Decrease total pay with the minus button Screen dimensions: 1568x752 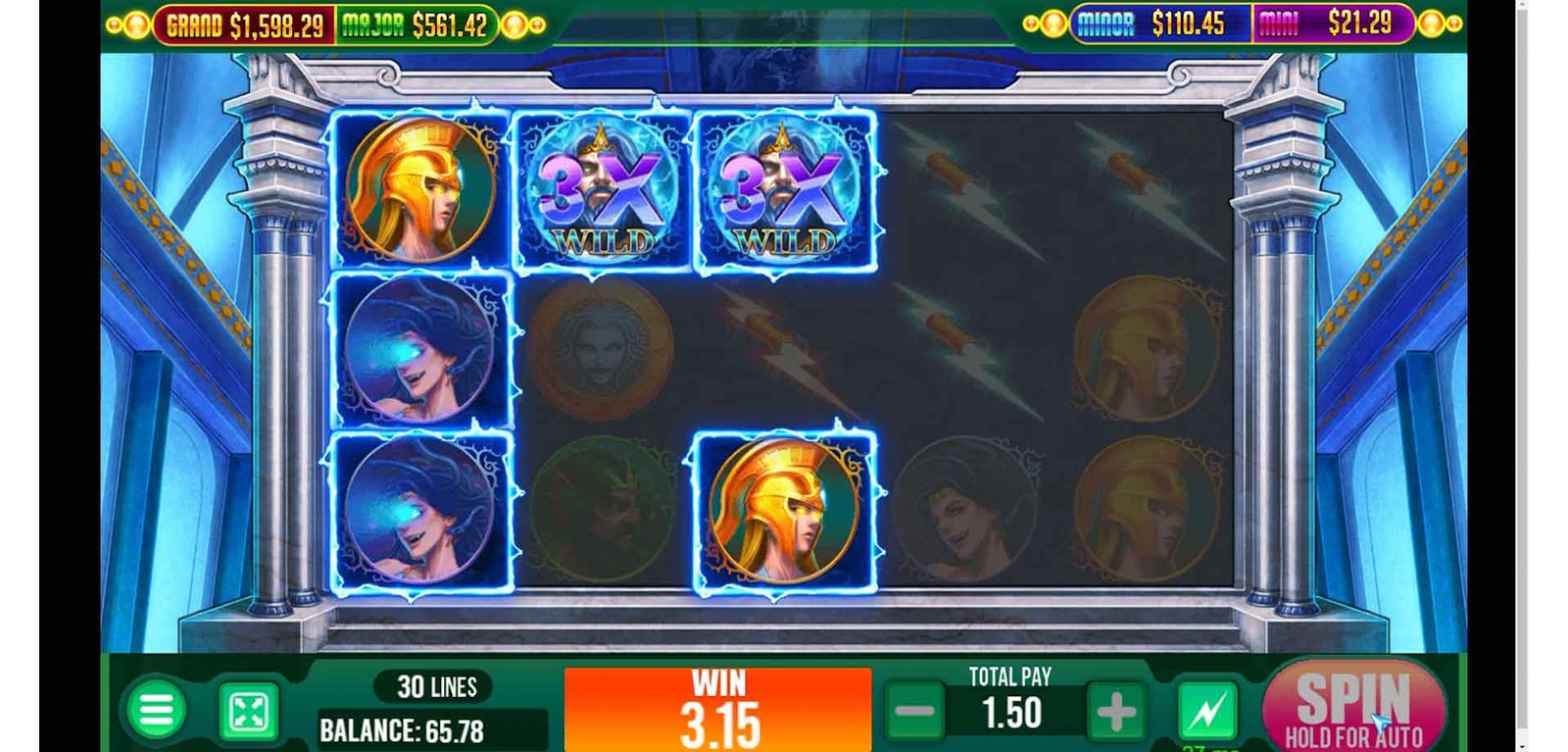pos(915,713)
